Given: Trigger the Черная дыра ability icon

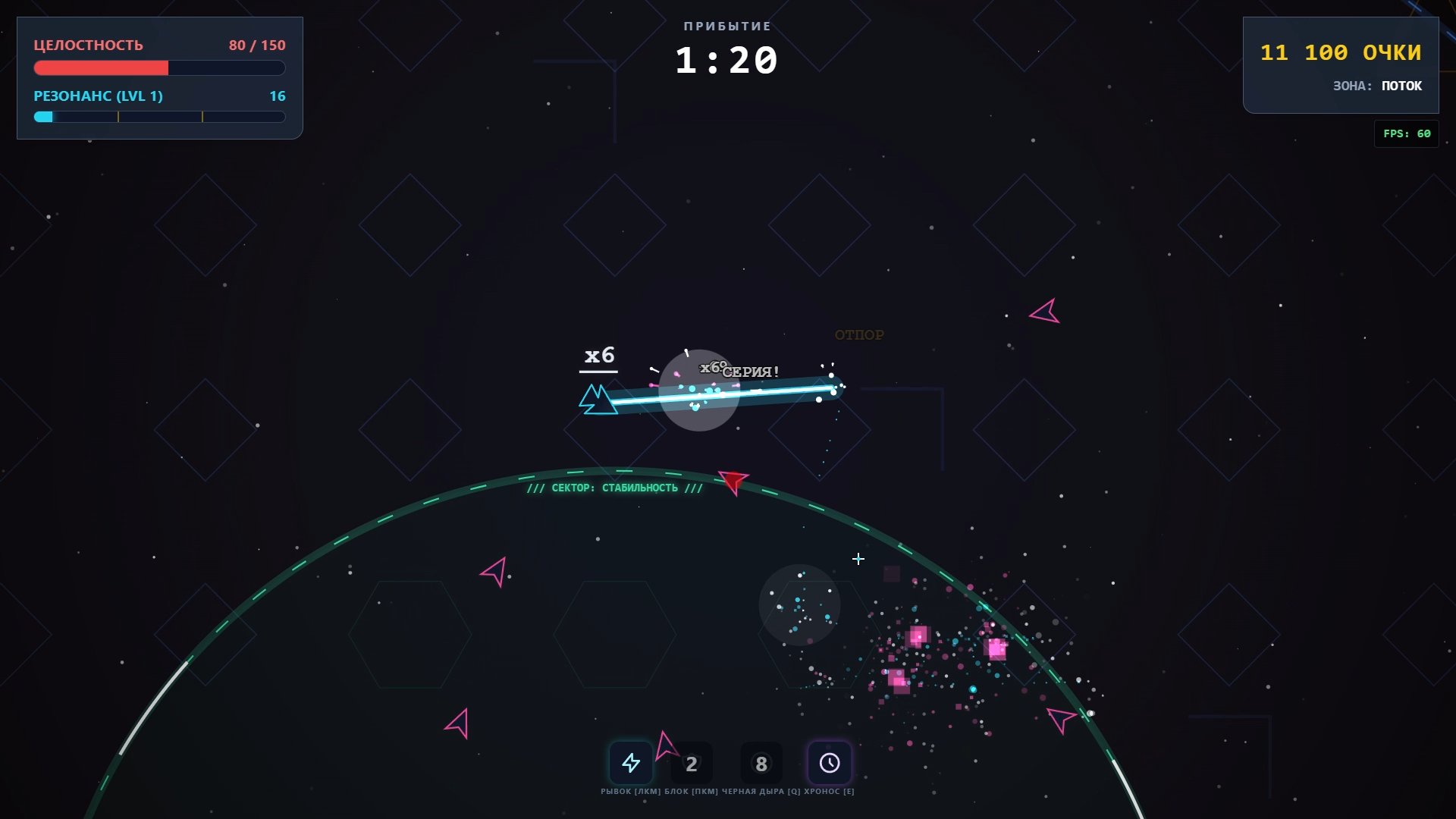Looking at the screenshot, I should (x=761, y=763).
